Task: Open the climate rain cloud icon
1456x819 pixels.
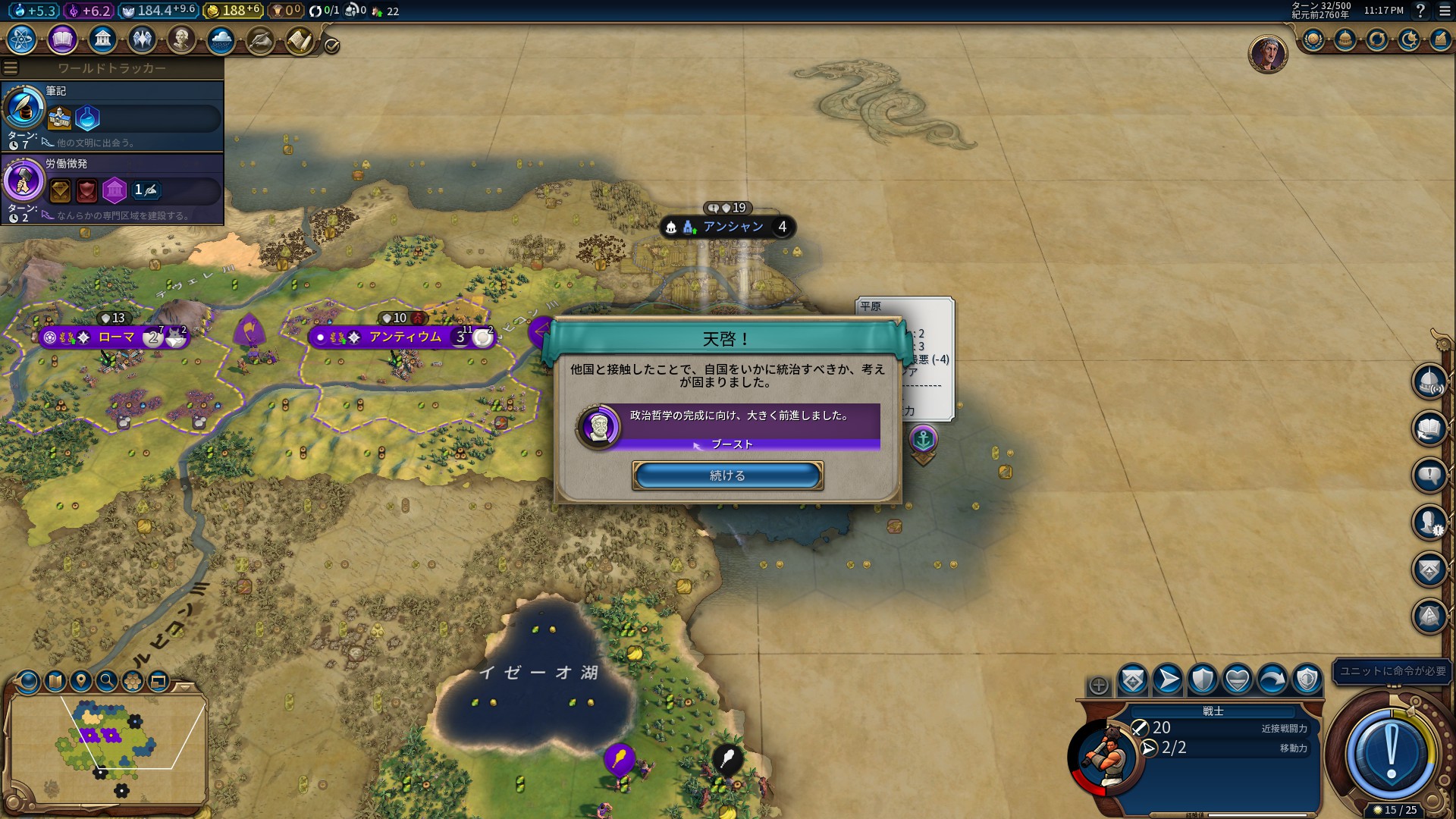Action: [x=221, y=39]
